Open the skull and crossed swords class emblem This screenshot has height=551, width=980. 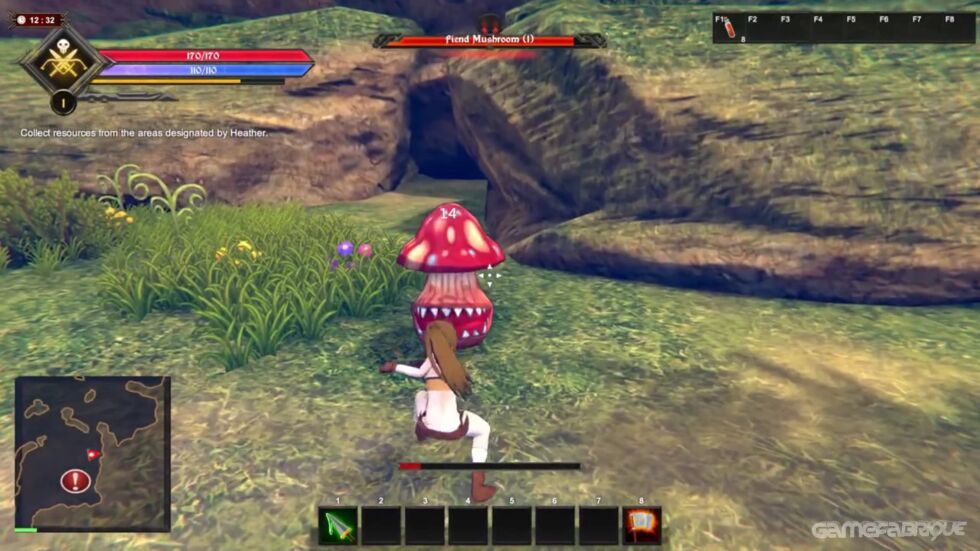pos(62,62)
